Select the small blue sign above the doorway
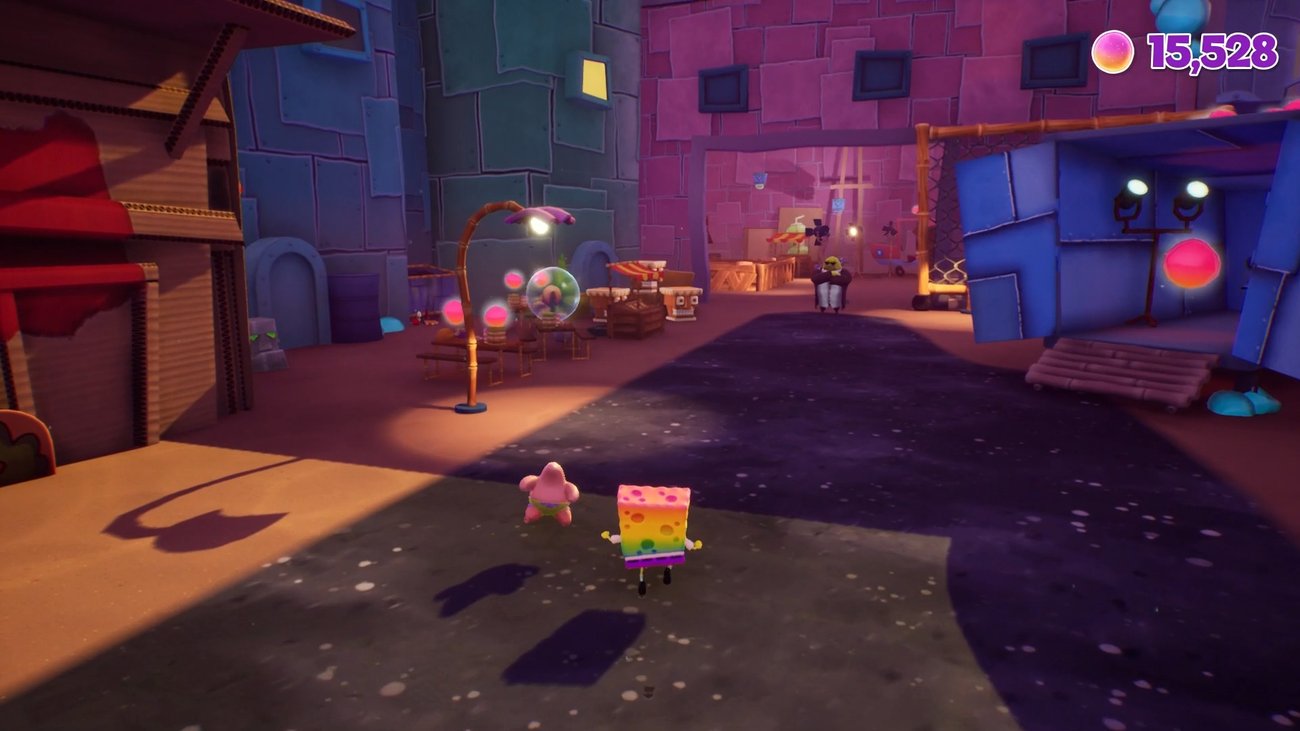Screen dimensions: 1300x731 (758, 178)
